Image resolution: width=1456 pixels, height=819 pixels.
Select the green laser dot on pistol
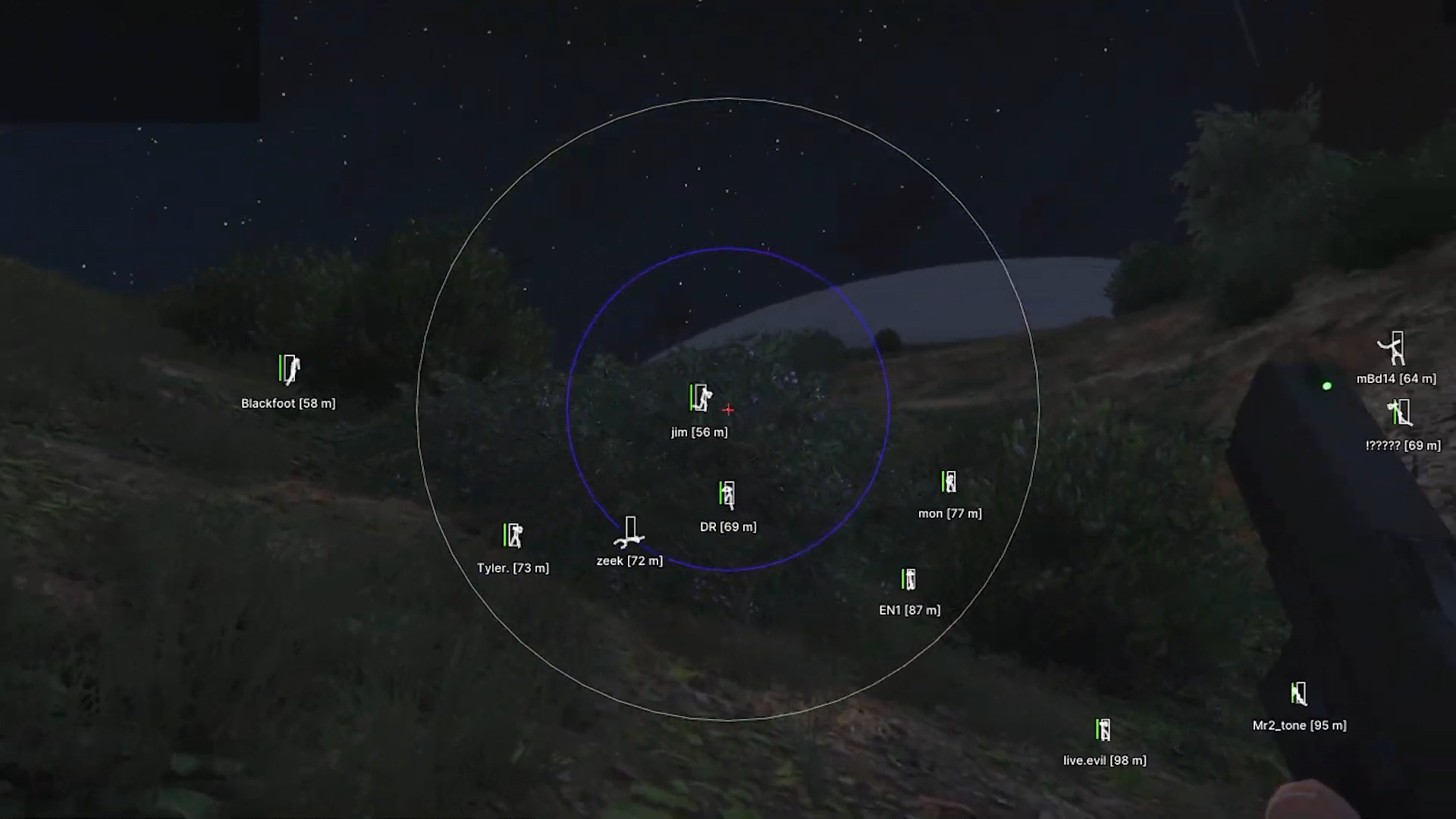(x=1326, y=386)
